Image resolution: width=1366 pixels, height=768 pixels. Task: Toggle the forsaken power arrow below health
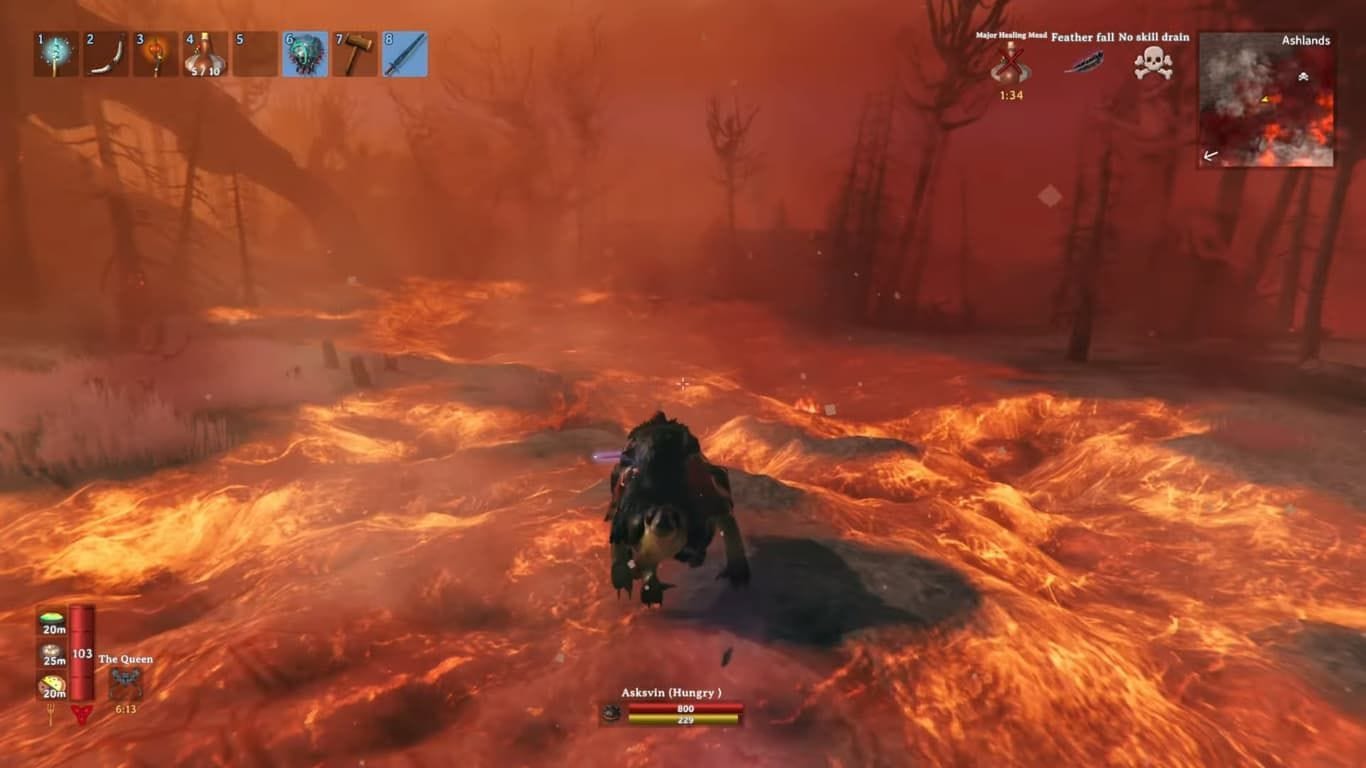coord(82,714)
